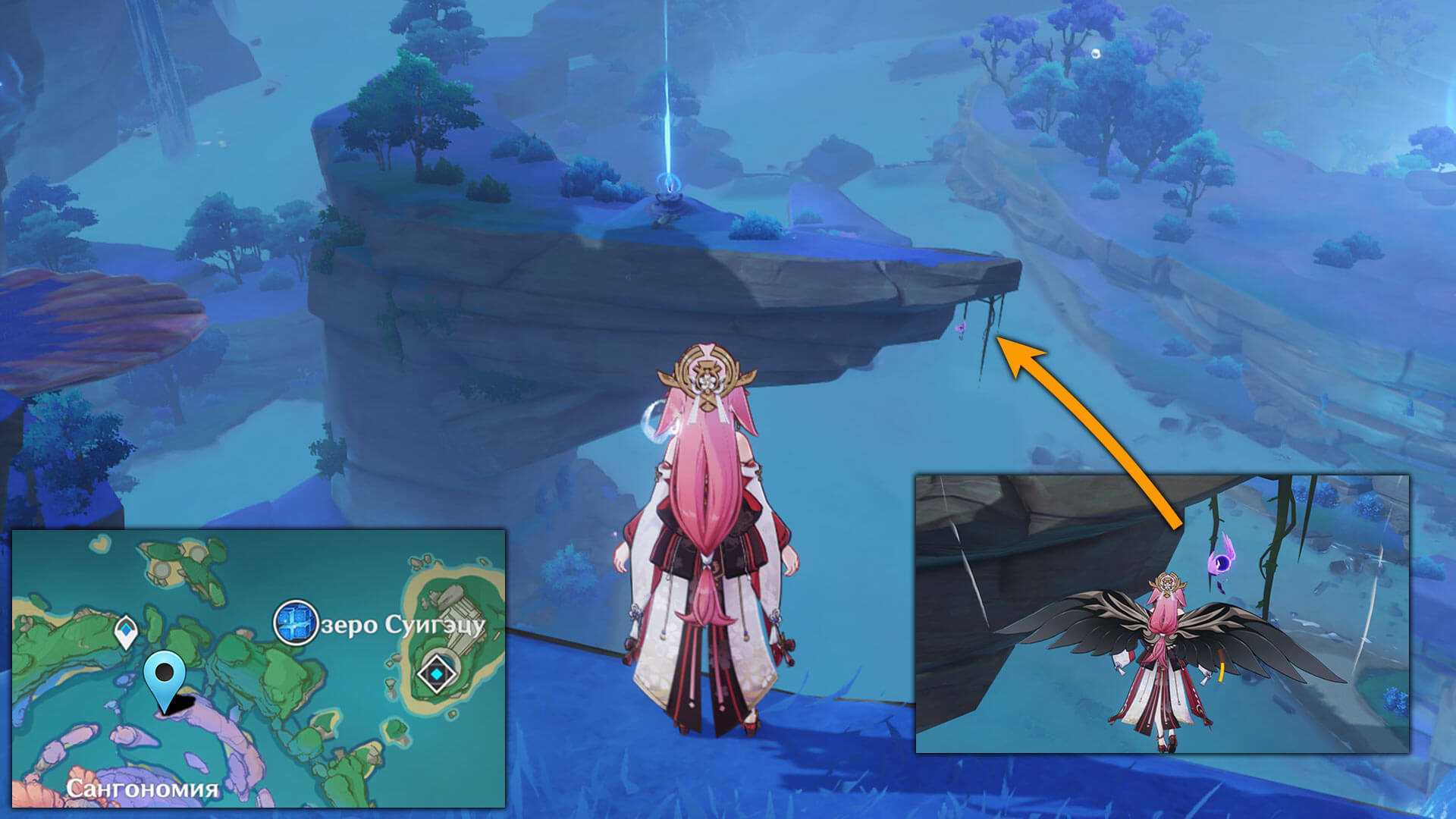Viewport: 1456px width, 819px height.
Task: Open the close-up inset with the winged glider
Action: 1162,613
